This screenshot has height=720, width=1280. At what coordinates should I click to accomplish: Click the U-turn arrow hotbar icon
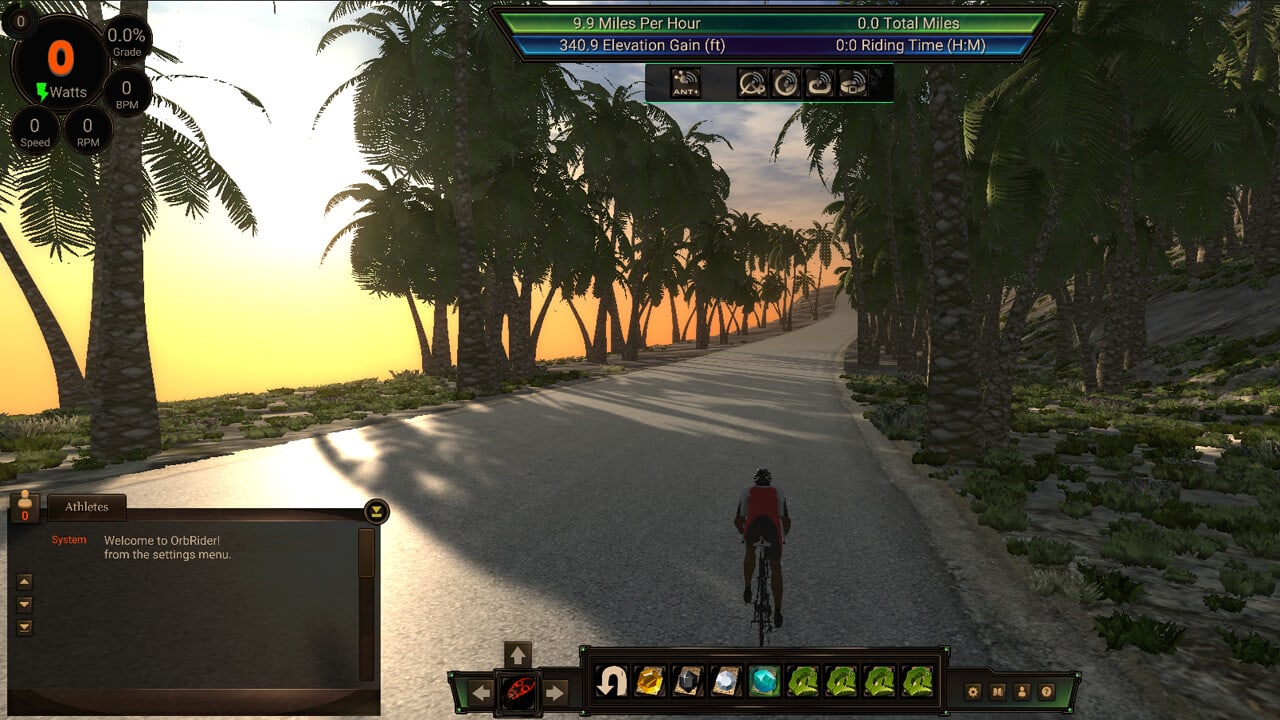pos(611,682)
